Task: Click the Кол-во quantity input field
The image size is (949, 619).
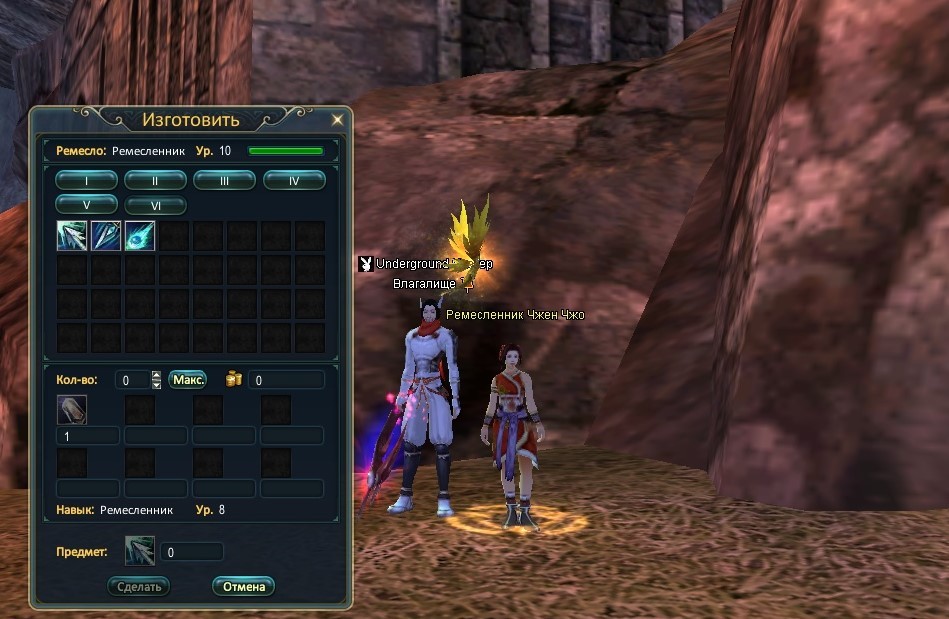Action: tap(130, 380)
